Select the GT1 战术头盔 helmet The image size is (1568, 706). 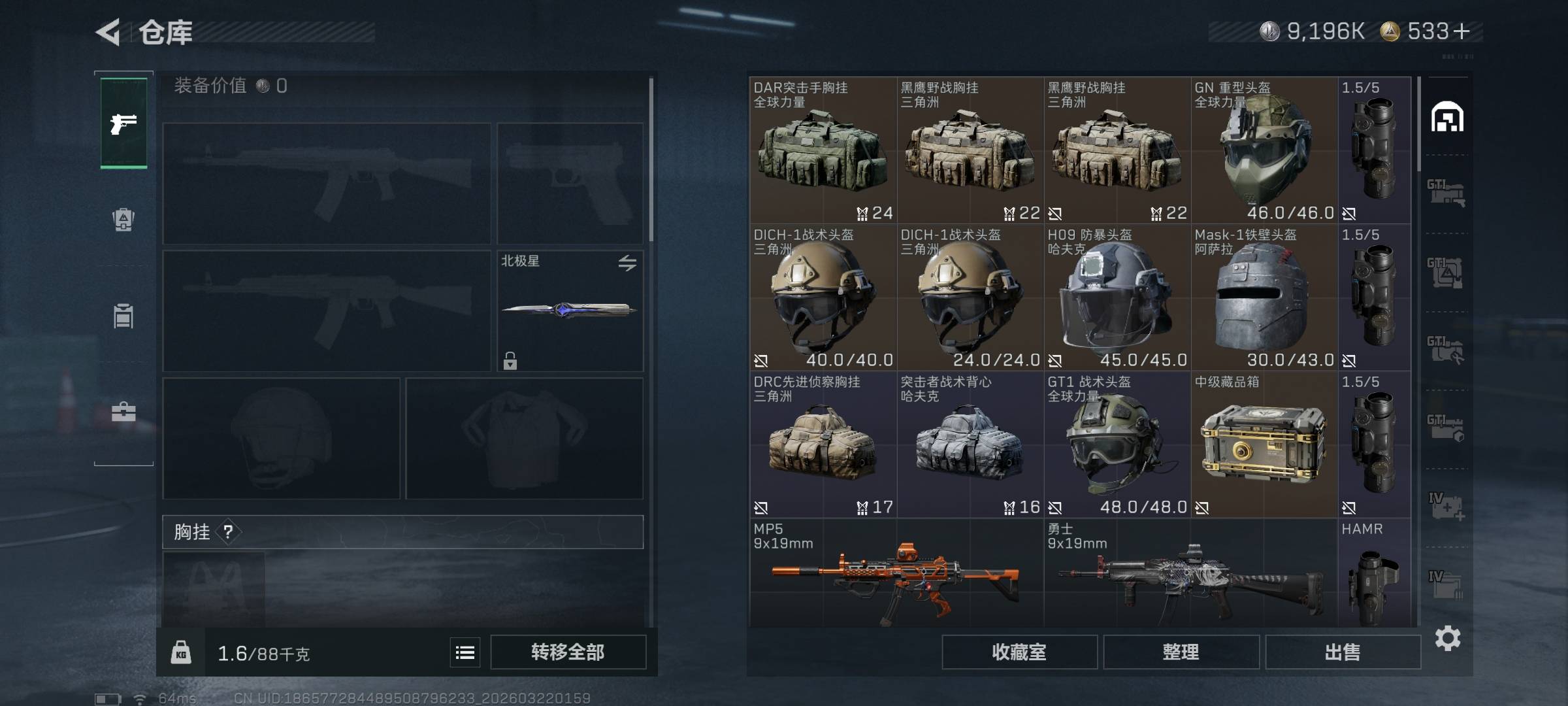pyautogui.click(x=1117, y=445)
